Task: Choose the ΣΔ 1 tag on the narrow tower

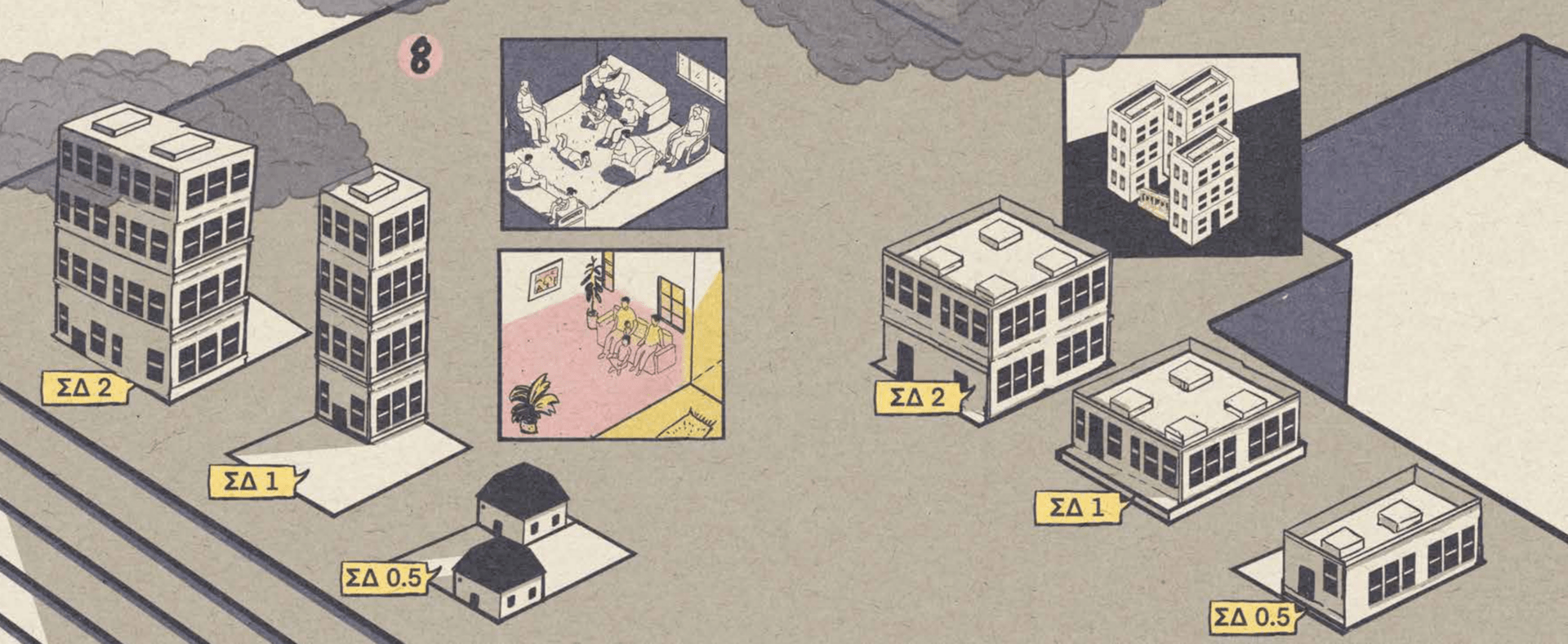Action: coord(254,481)
